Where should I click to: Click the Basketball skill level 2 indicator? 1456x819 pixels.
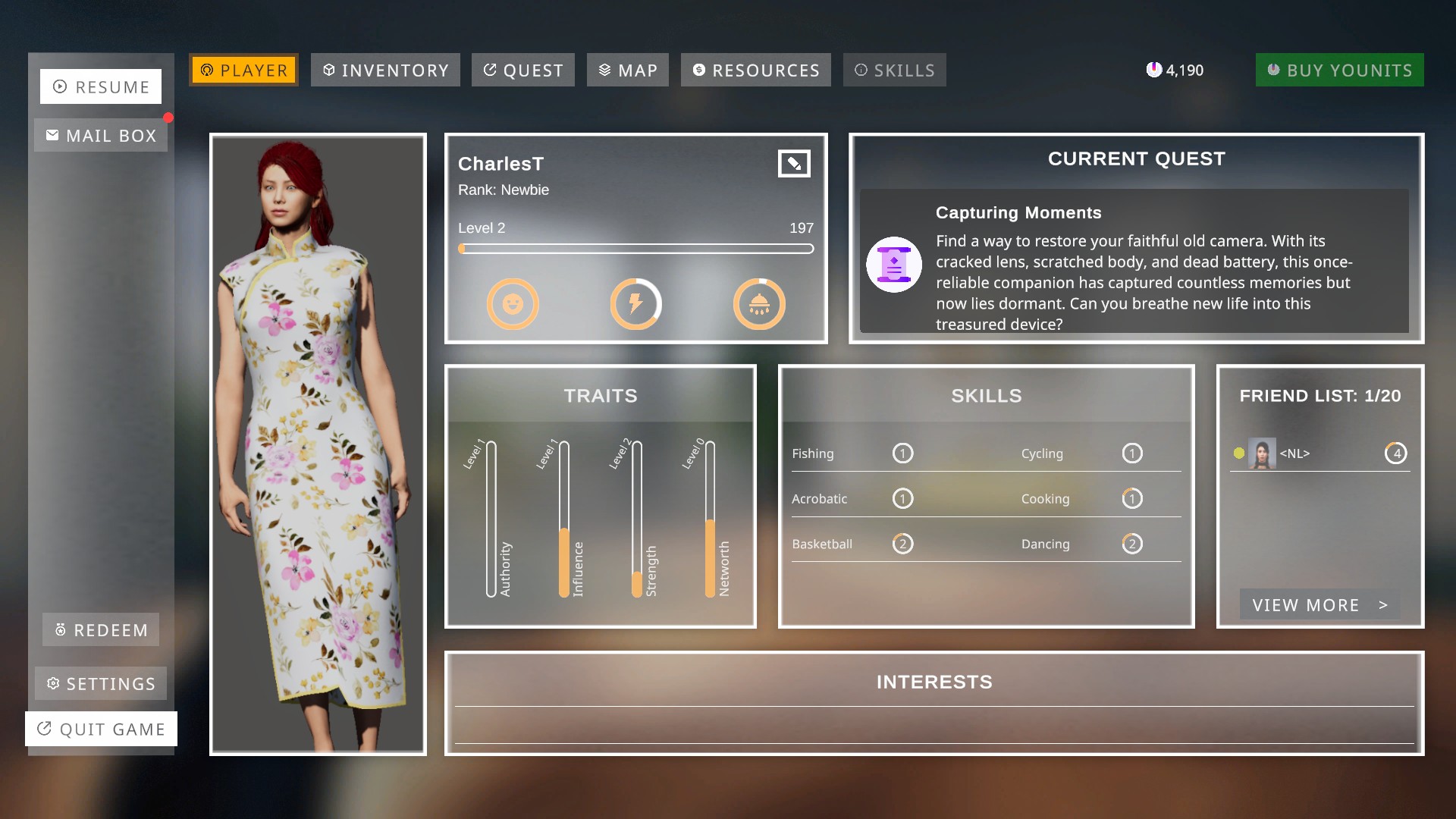[902, 543]
